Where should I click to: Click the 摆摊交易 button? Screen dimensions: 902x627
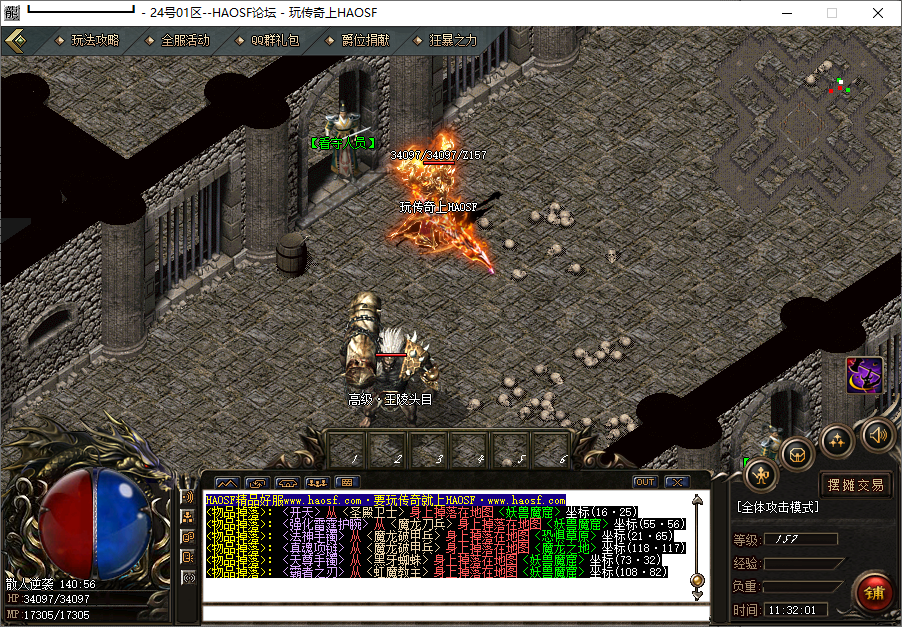click(855, 485)
